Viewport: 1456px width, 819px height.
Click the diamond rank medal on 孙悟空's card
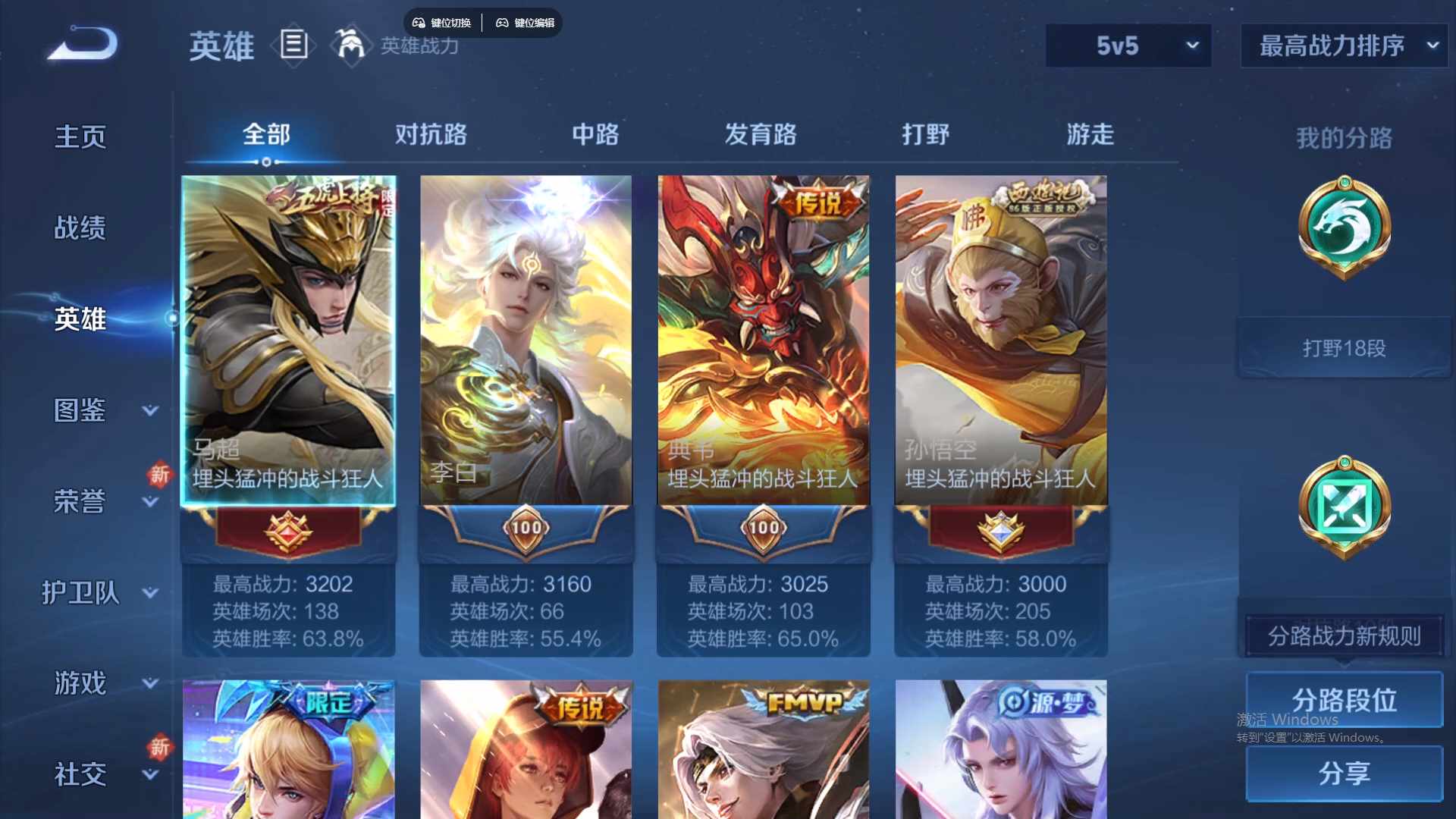click(x=999, y=531)
